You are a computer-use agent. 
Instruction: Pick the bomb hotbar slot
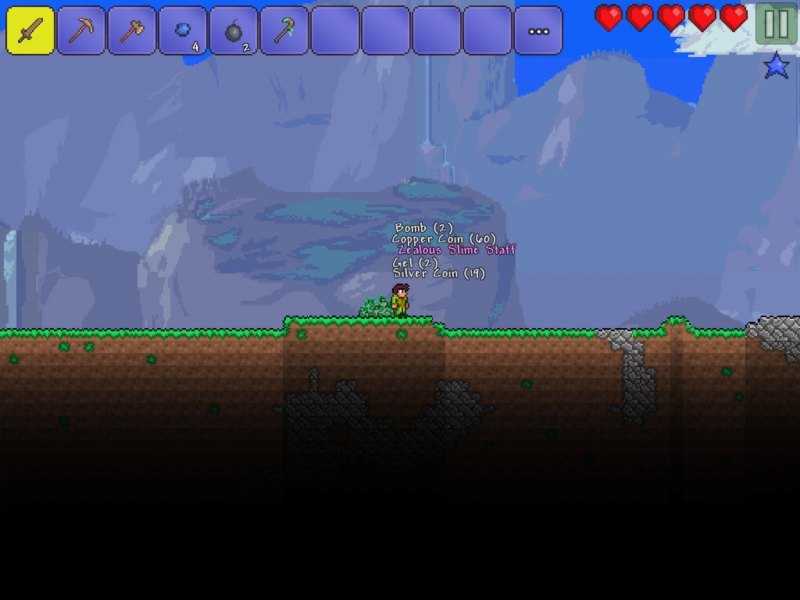click(234, 30)
